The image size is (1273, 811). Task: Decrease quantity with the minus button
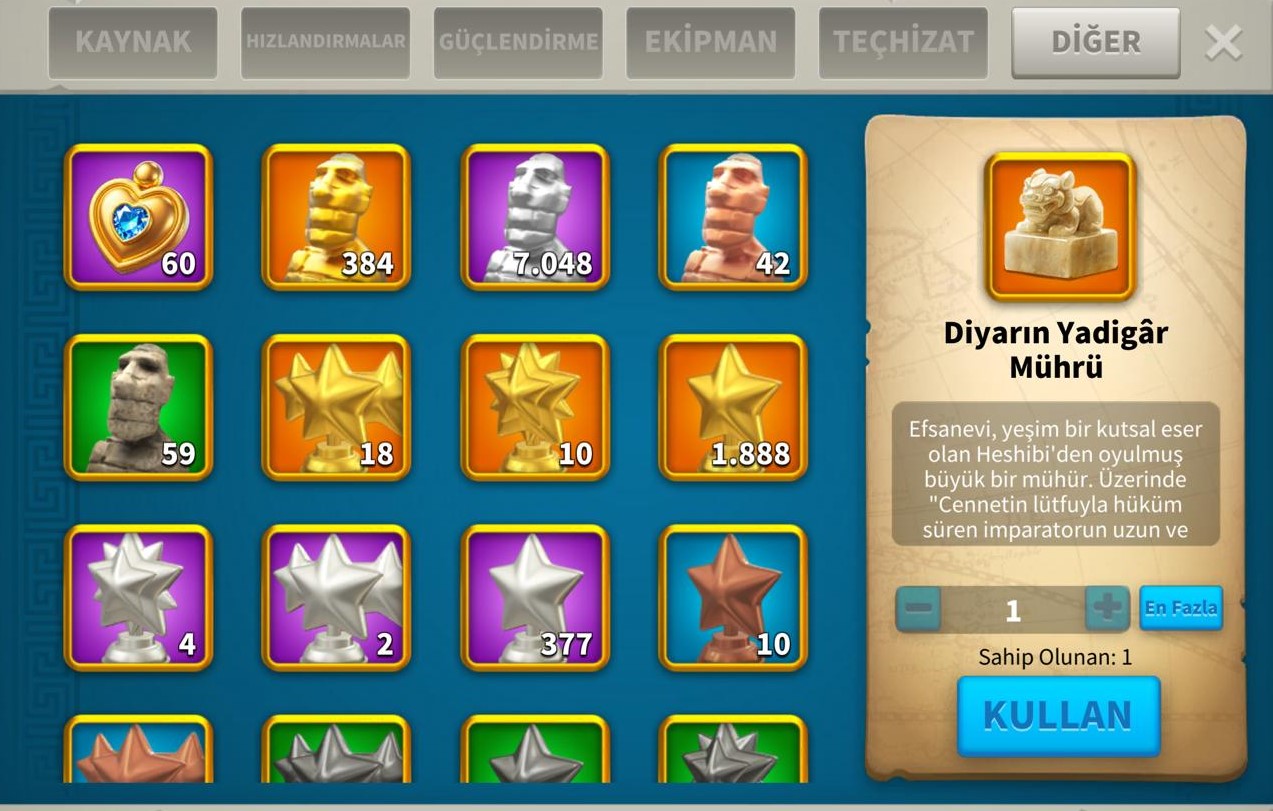coord(919,608)
